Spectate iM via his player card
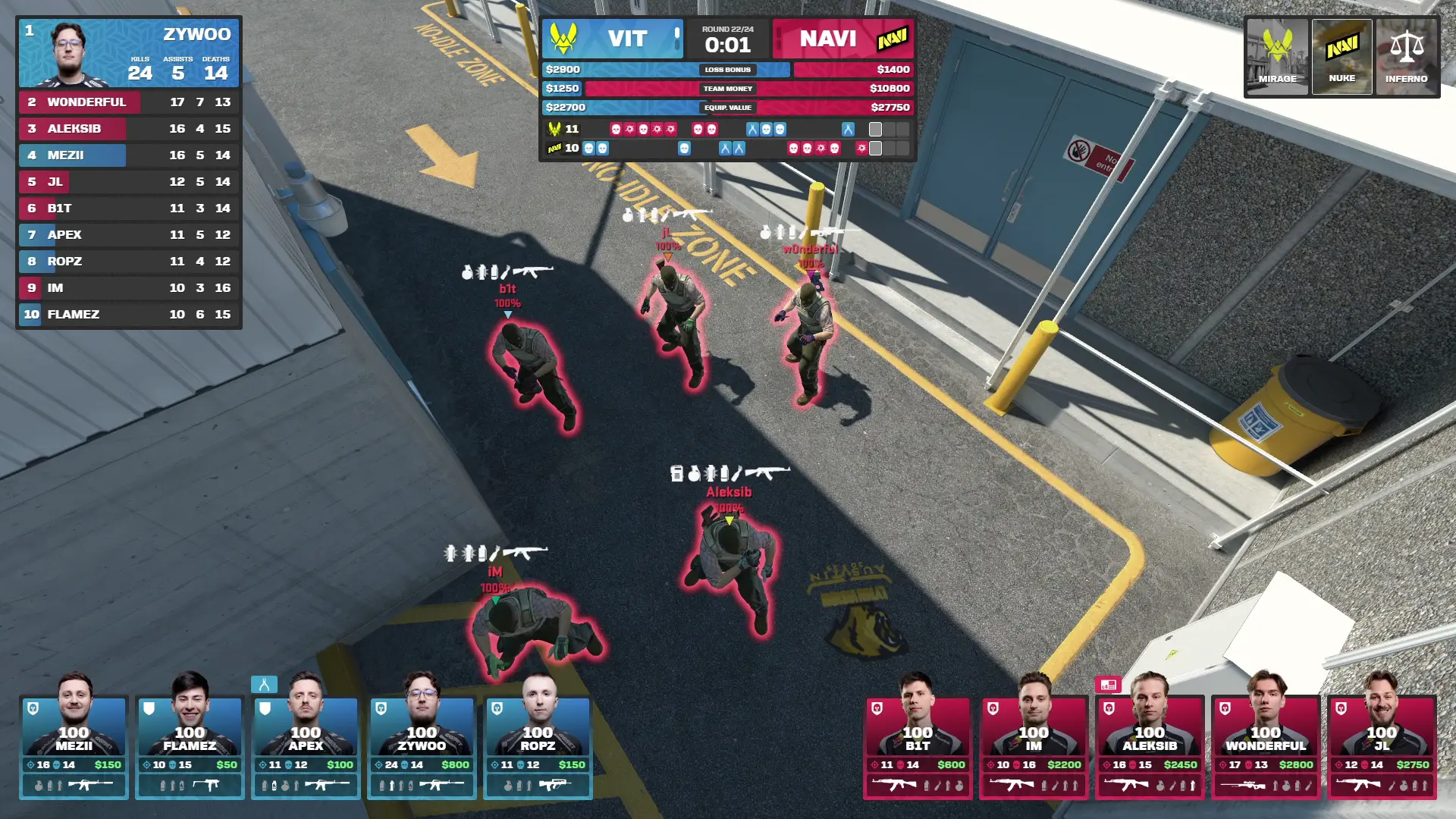The height and width of the screenshot is (819, 1456). coord(1034,747)
